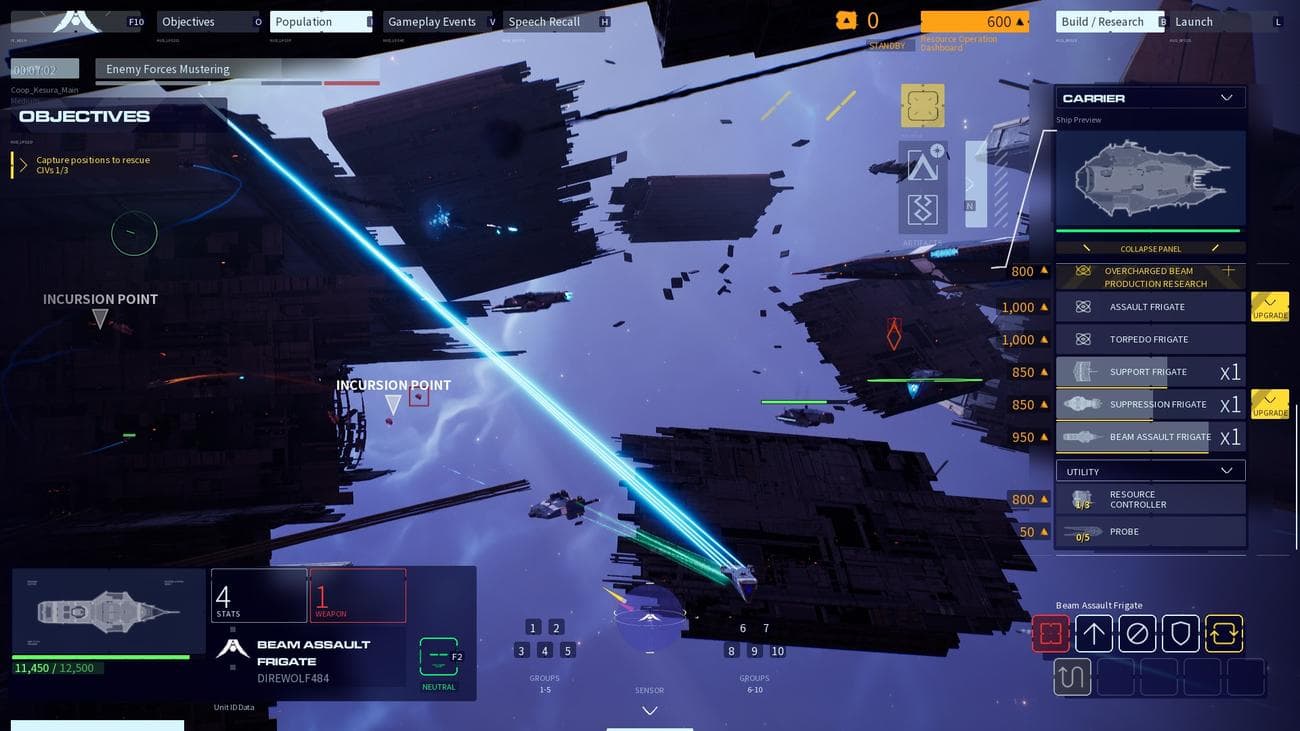
Task: Toggle the F2 Neutral stance indicator
Action: 440,658
